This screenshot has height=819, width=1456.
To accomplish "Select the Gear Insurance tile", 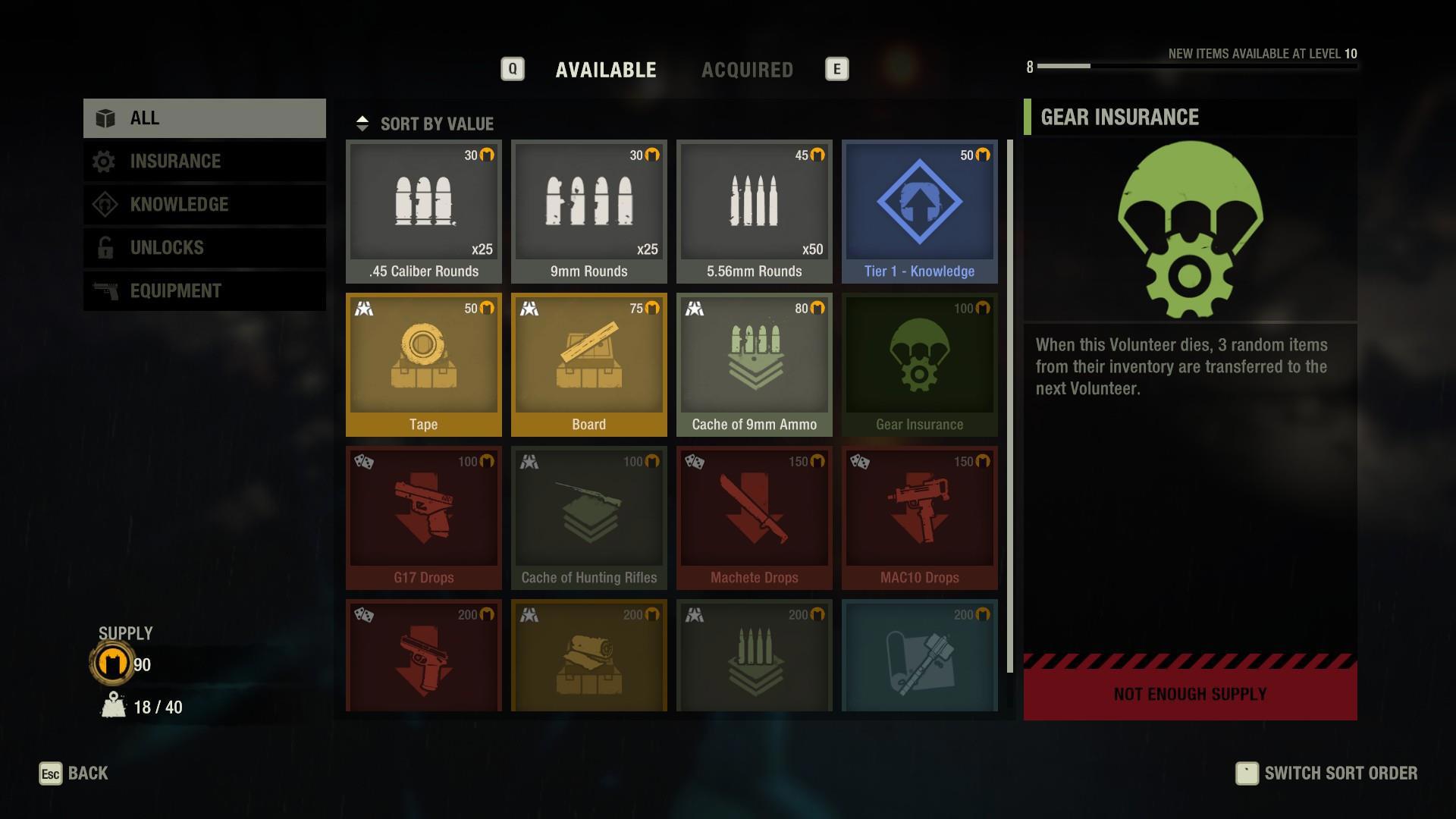I will [919, 364].
